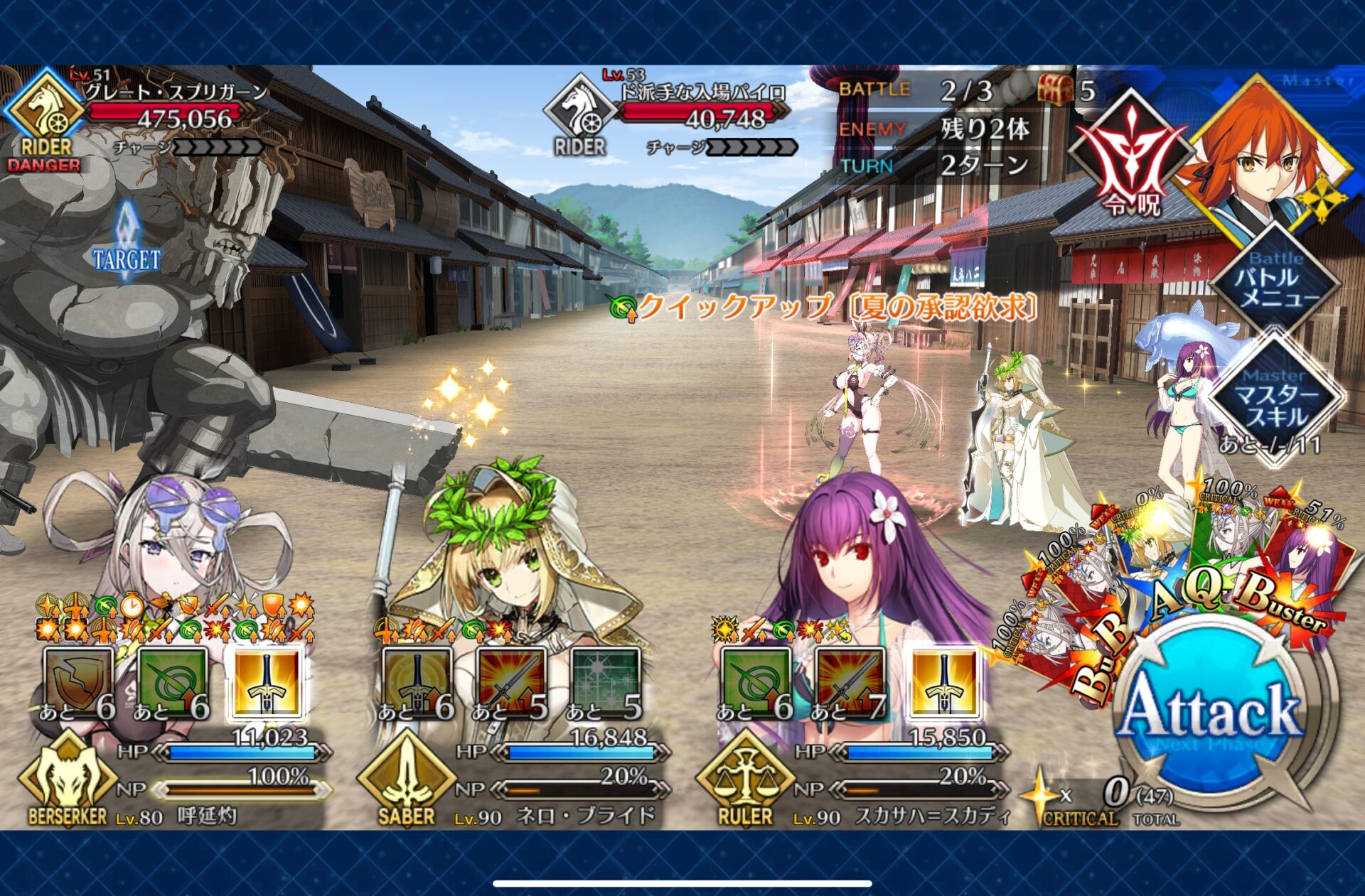Select the Berserker's broken shield skill
The width and height of the screenshot is (1365, 896).
coord(78,684)
